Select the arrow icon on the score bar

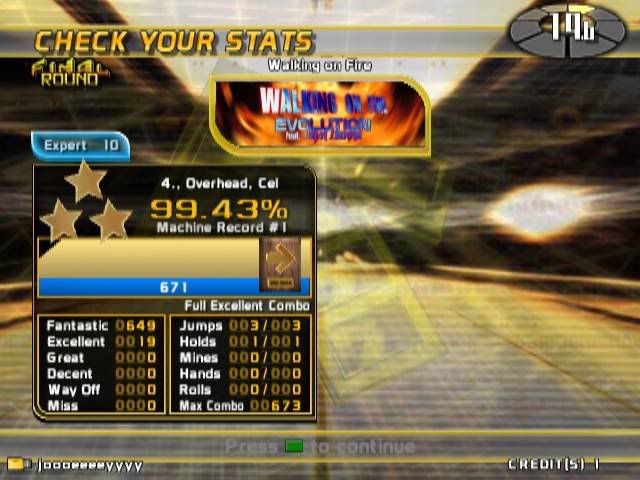click(x=280, y=262)
